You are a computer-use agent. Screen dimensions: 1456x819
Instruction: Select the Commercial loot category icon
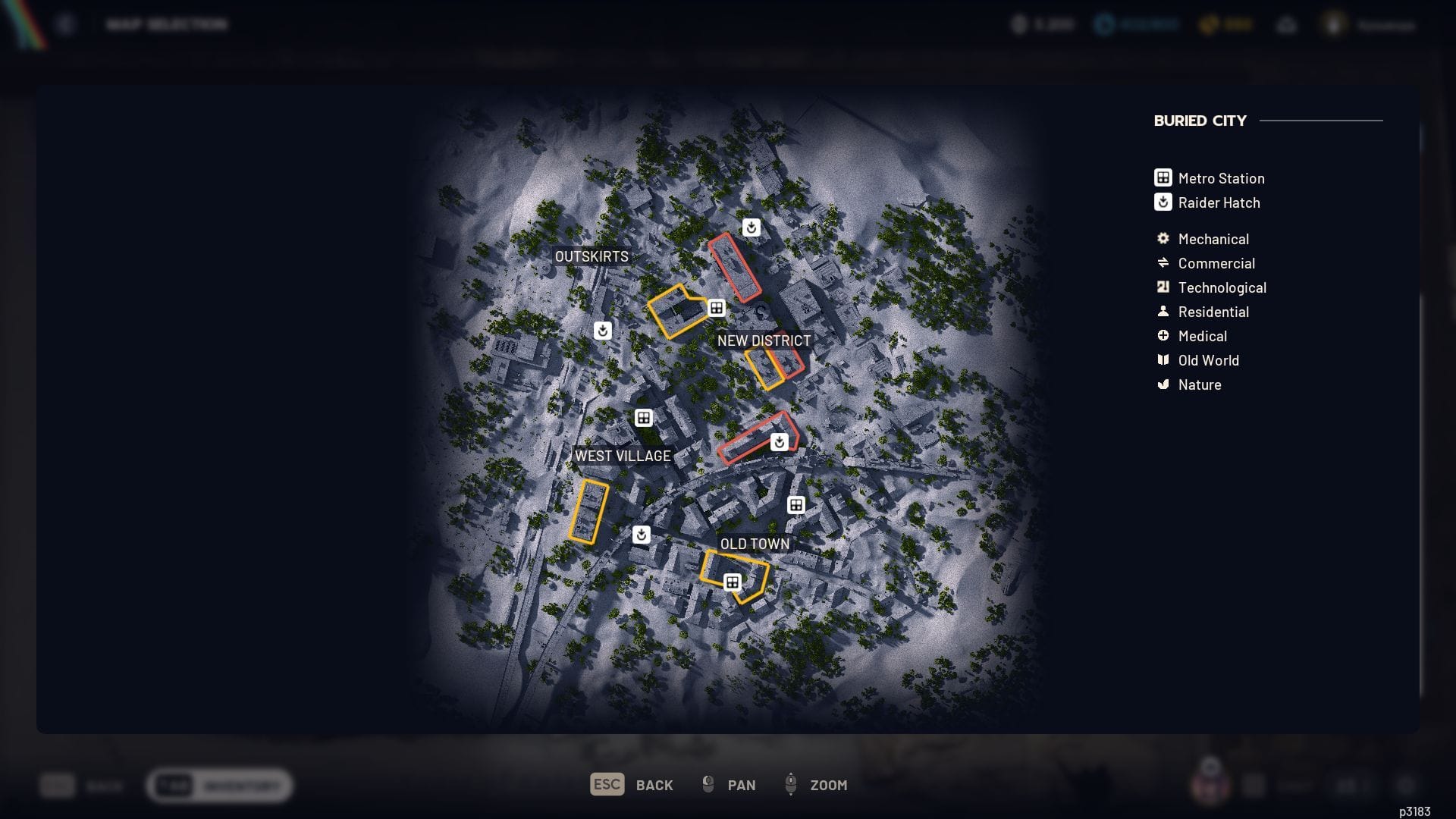[1162, 263]
